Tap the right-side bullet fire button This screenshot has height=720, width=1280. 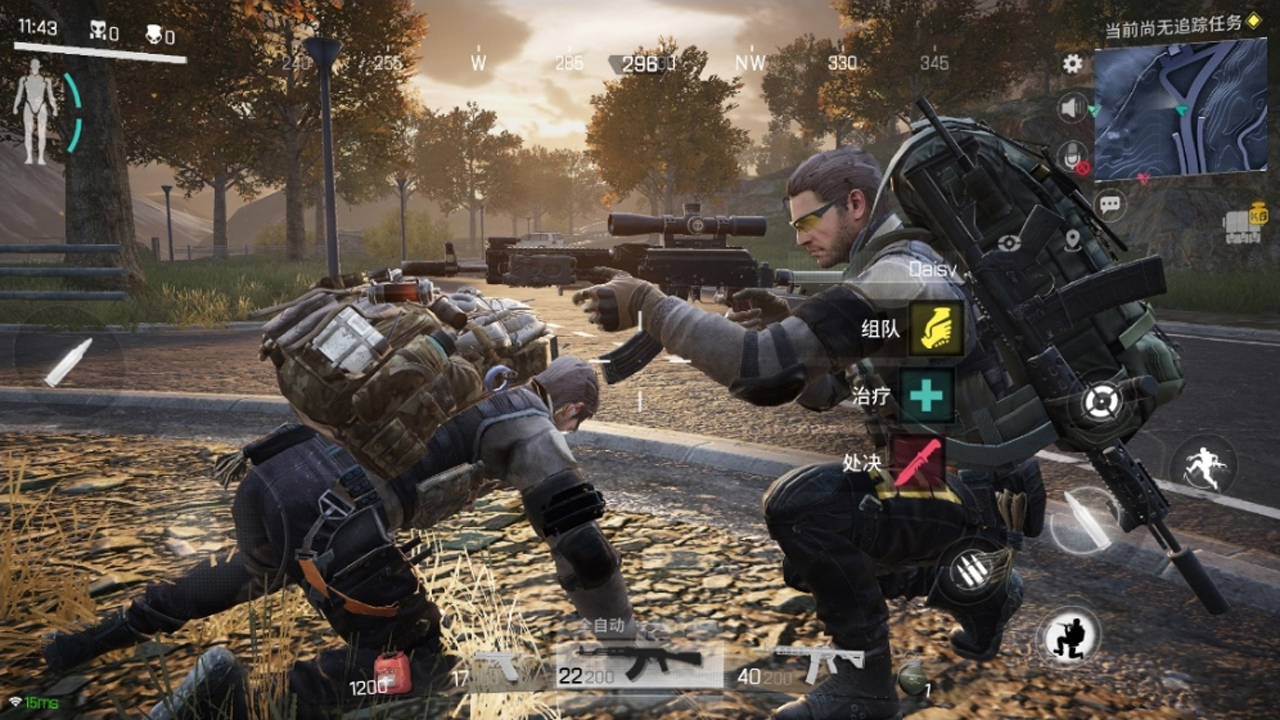[1085, 519]
